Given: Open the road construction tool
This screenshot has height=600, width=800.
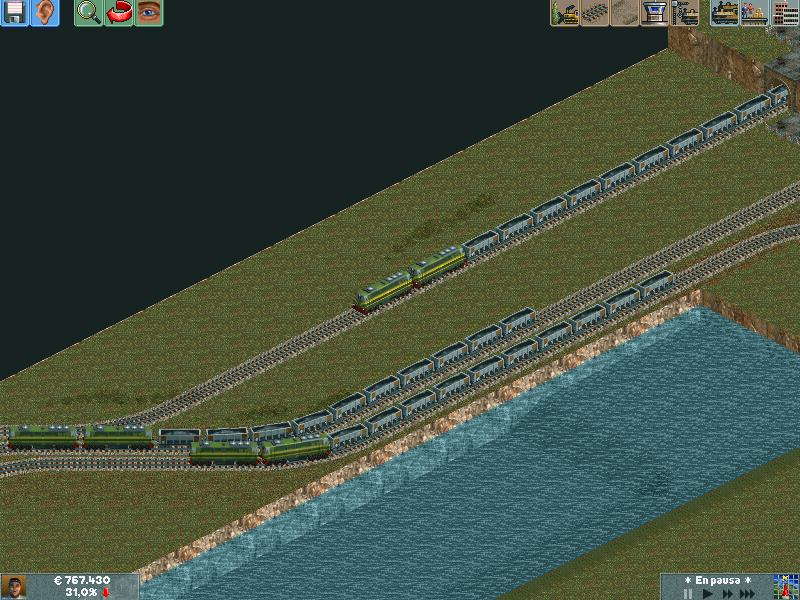Looking at the screenshot, I should click(625, 13).
